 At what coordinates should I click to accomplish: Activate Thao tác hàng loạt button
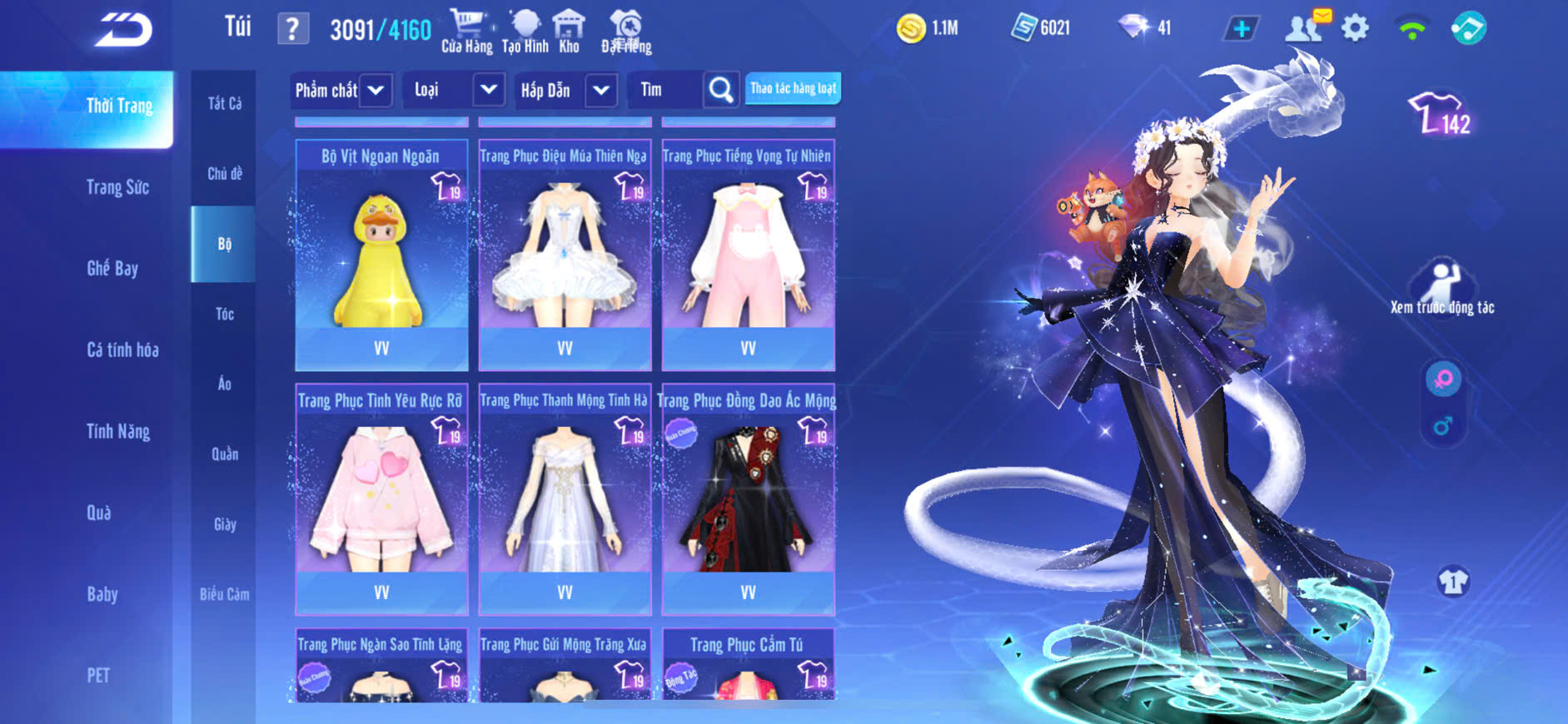click(x=793, y=88)
